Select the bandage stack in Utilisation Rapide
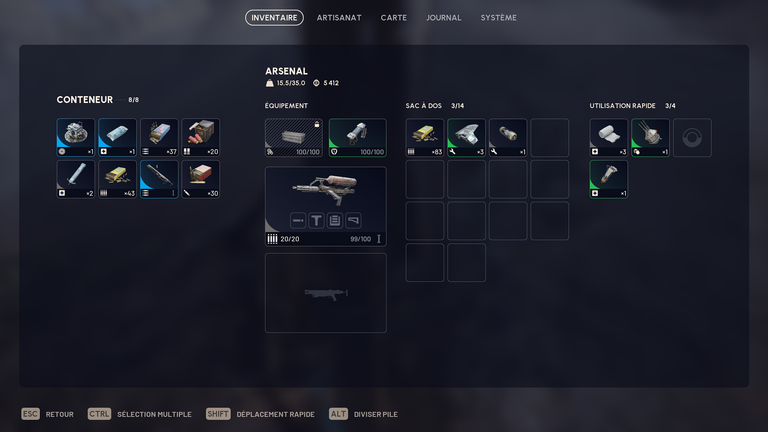The image size is (768, 432). 609,138
